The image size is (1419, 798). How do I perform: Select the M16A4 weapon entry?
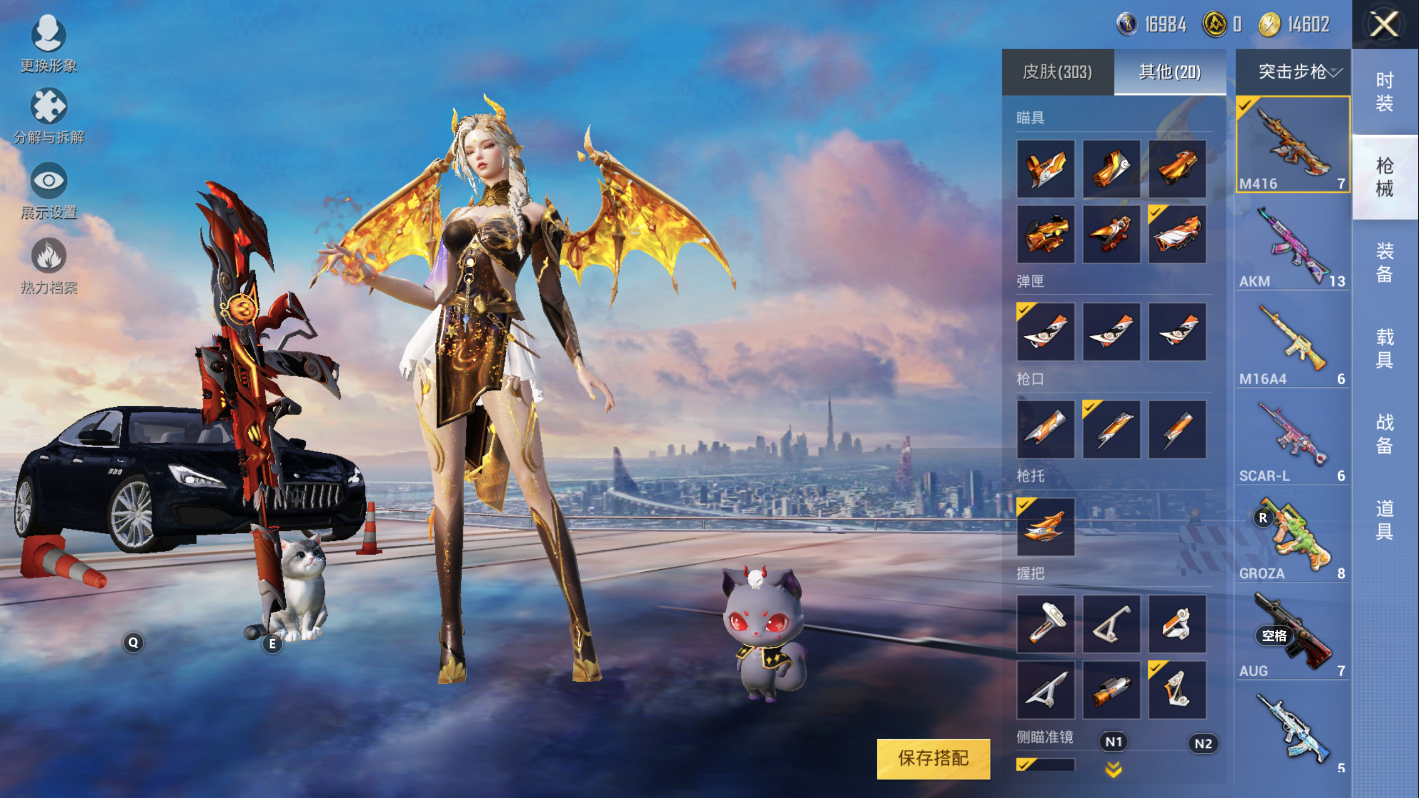(1293, 340)
